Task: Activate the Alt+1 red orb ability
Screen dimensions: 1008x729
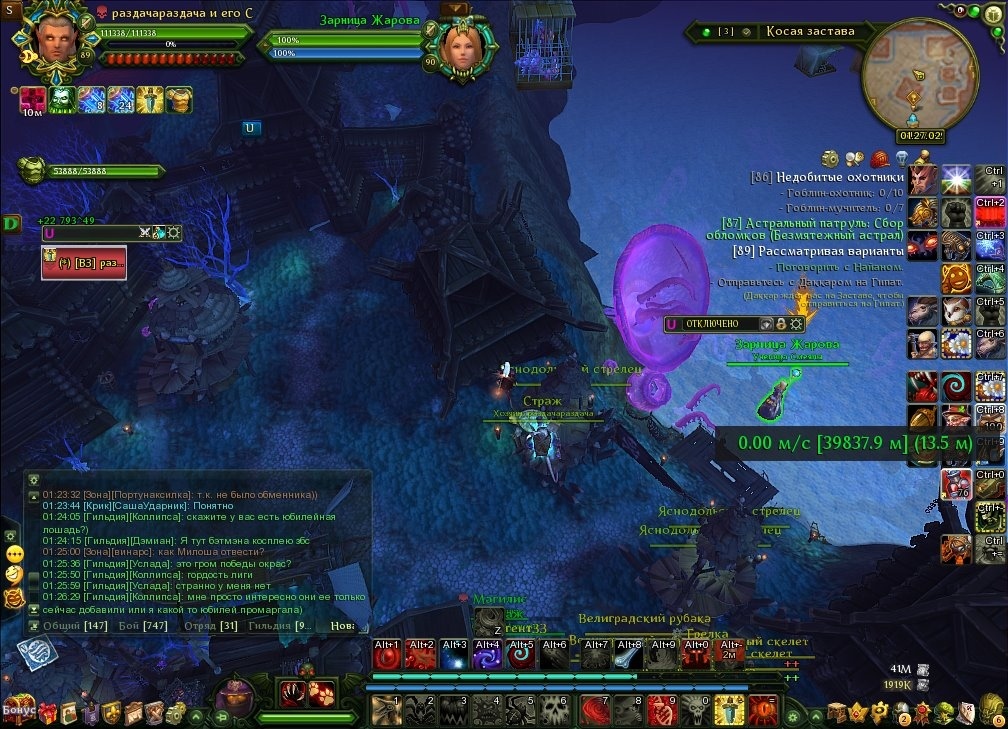Action: 386,654
